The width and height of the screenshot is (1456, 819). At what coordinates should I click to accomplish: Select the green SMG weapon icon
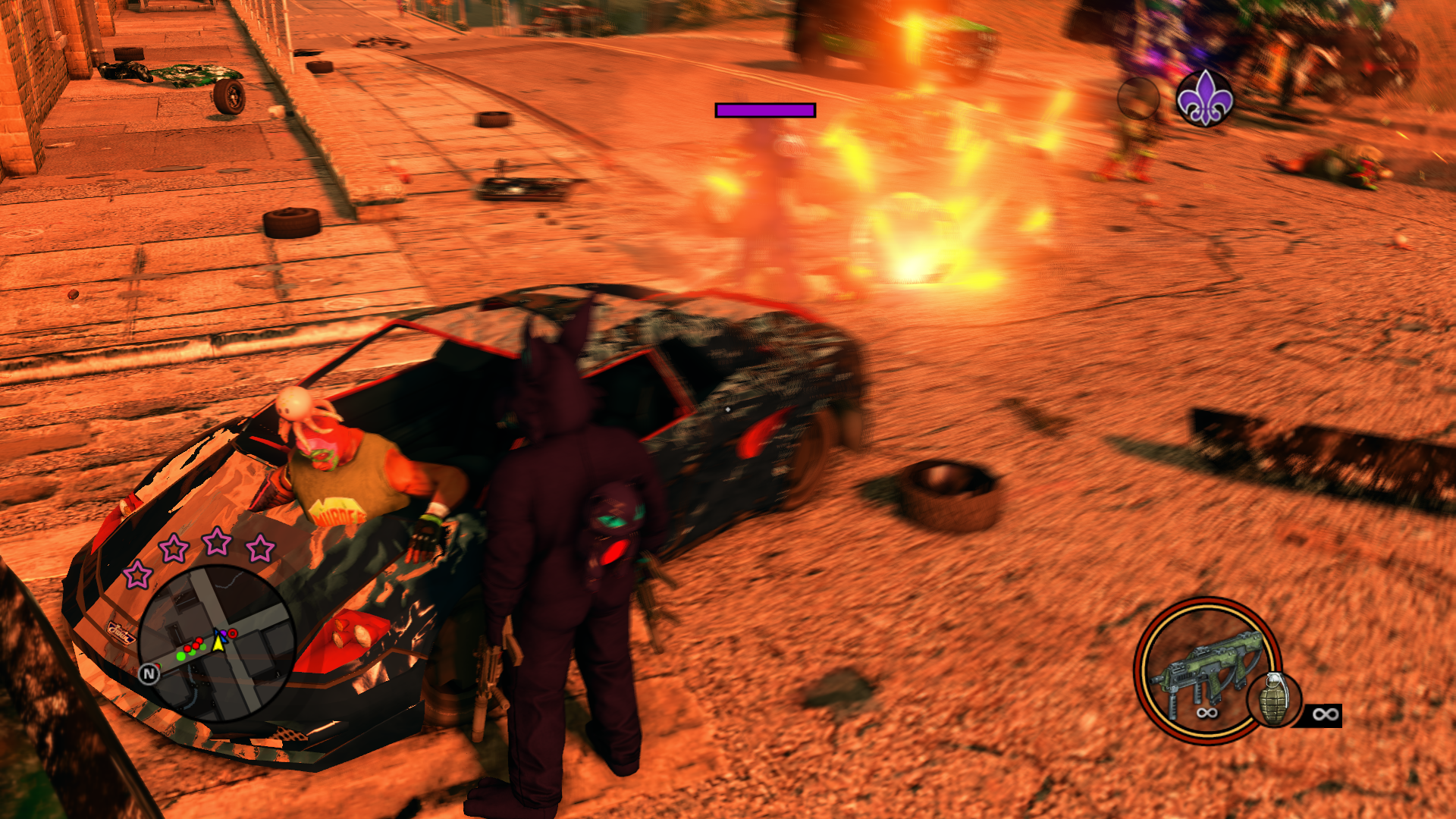coord(1206,667)
